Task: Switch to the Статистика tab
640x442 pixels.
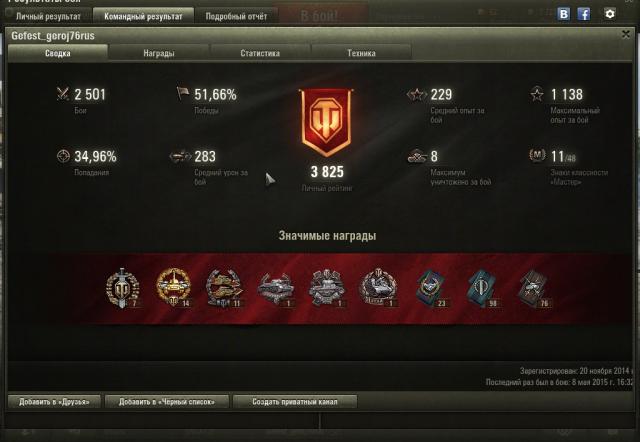Action: click(x=260, y=53)
